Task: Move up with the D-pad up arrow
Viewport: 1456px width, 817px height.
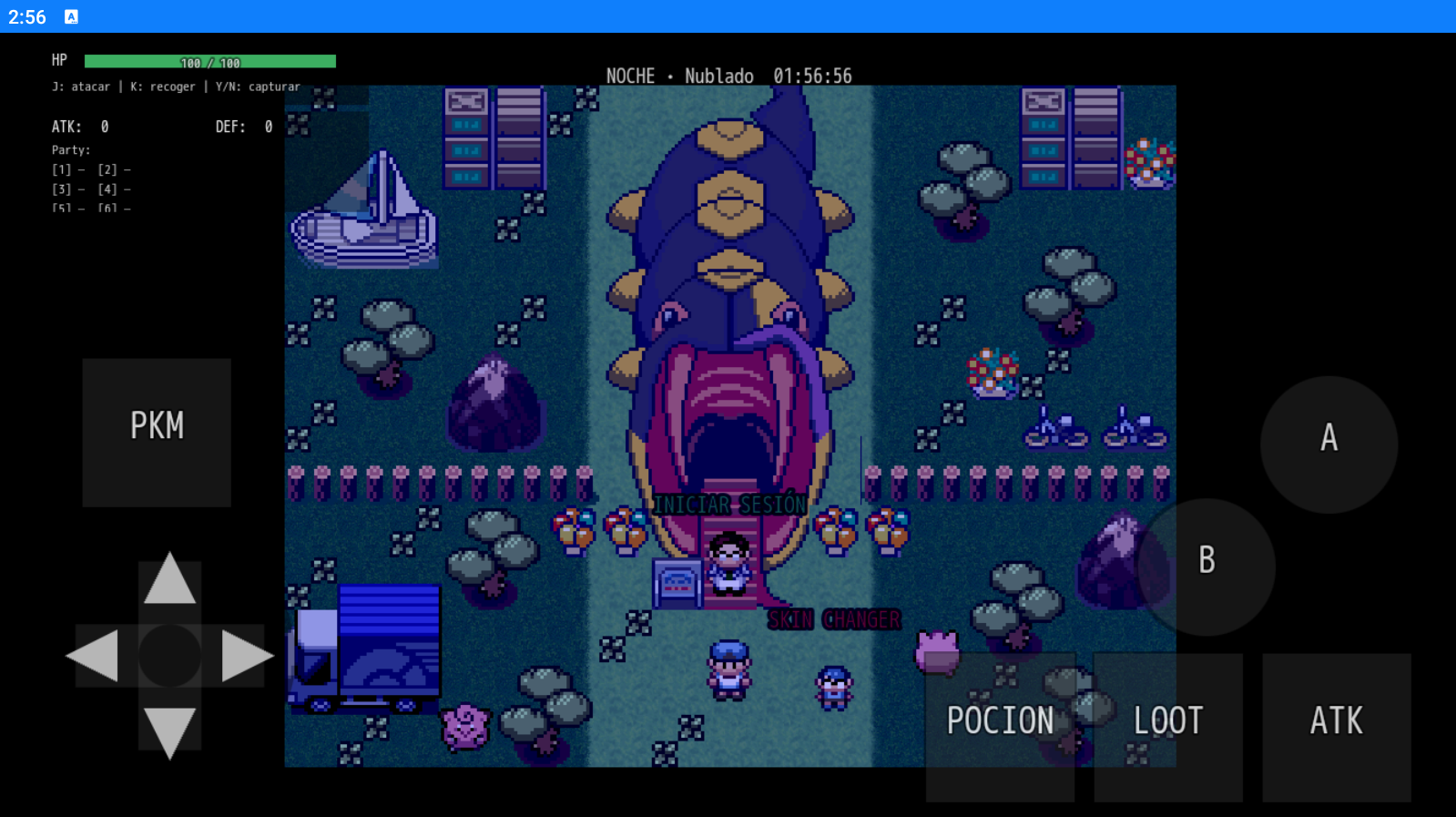Action: (x=169, y=581)
